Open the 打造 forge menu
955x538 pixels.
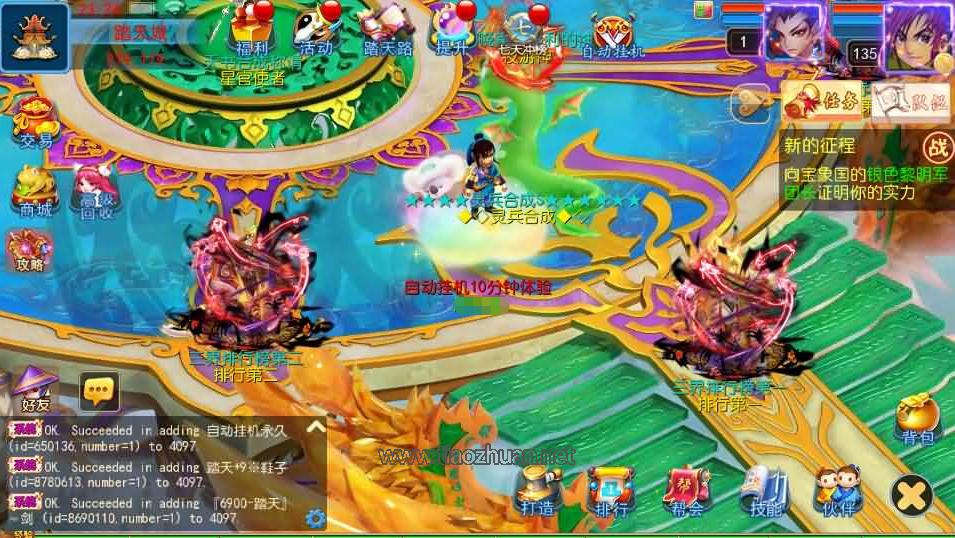coord(538,490)
